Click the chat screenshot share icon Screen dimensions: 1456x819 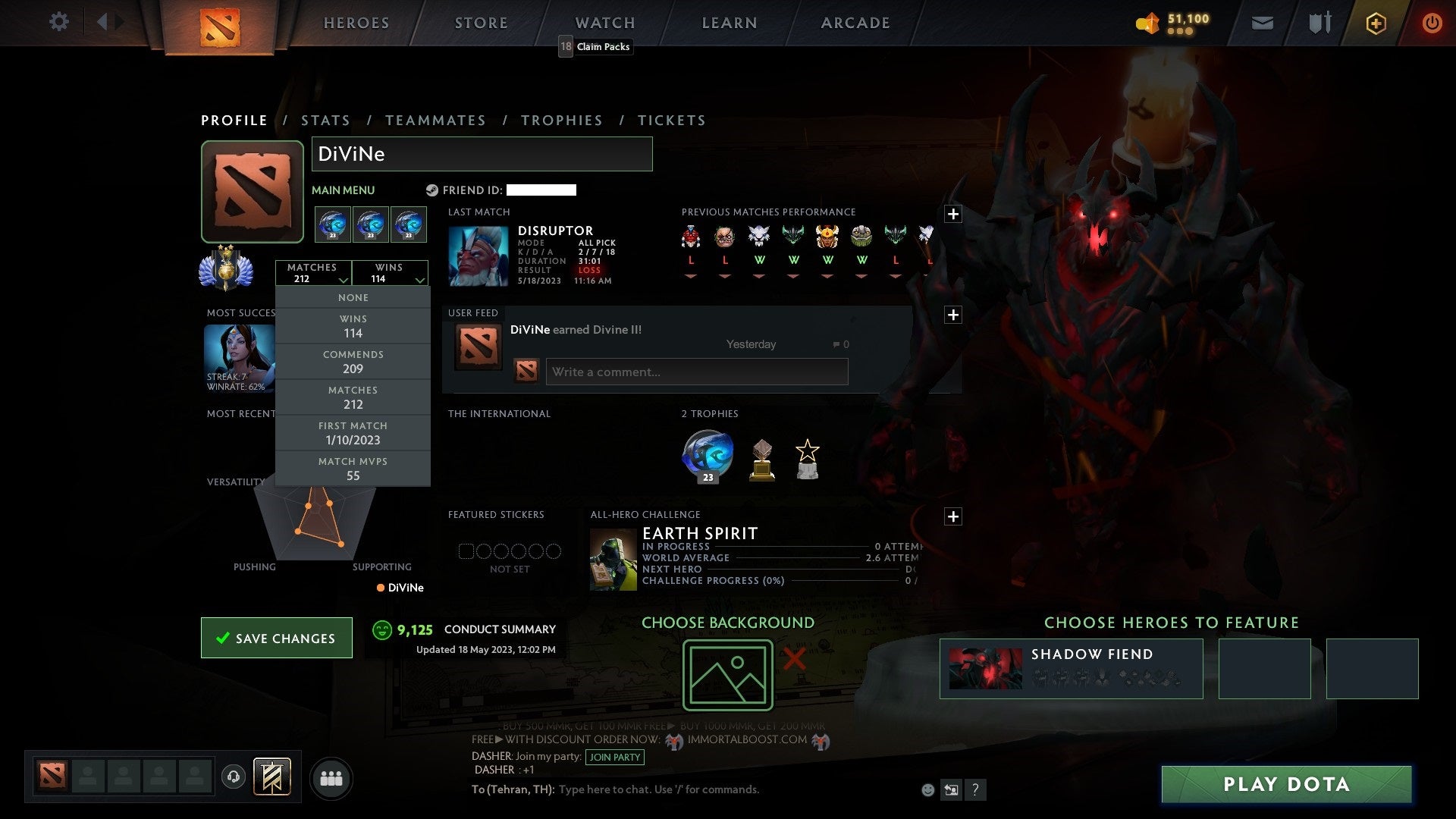pos(951,789)
